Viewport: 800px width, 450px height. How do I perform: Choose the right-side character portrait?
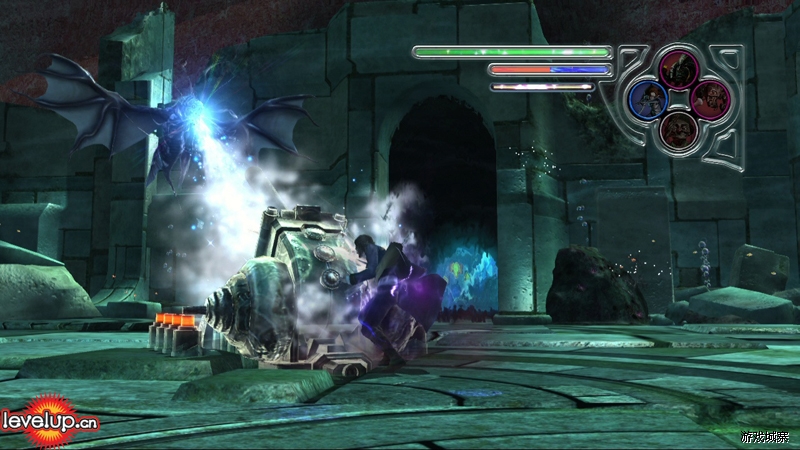pyautogui.click(x=710, y=99)
